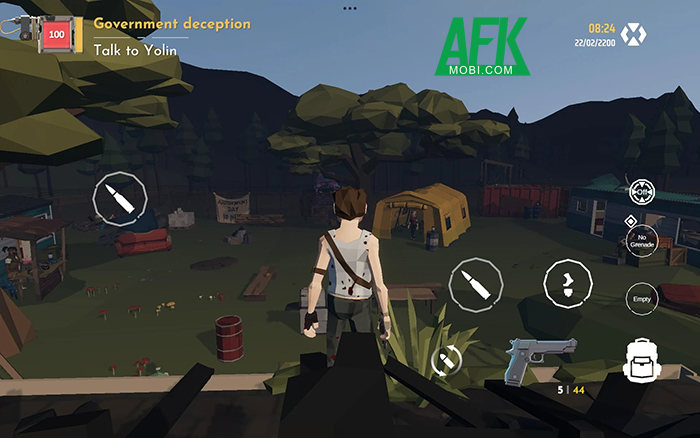Viewport: 700px width, 438px height.
Task: Open the Government deception quest tracker
Action: 172,23
